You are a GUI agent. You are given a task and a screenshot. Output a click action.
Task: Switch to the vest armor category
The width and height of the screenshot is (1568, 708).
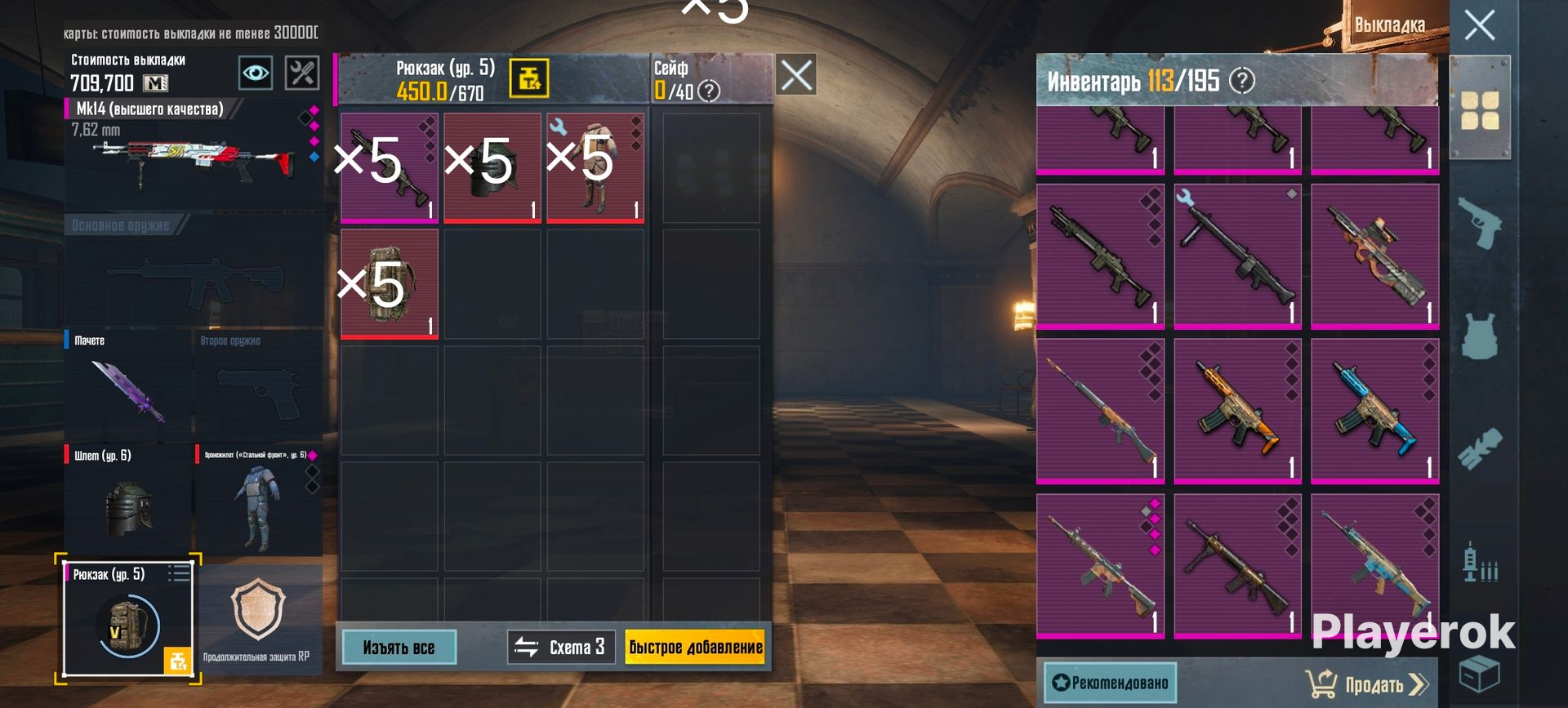click(1479, 335)
